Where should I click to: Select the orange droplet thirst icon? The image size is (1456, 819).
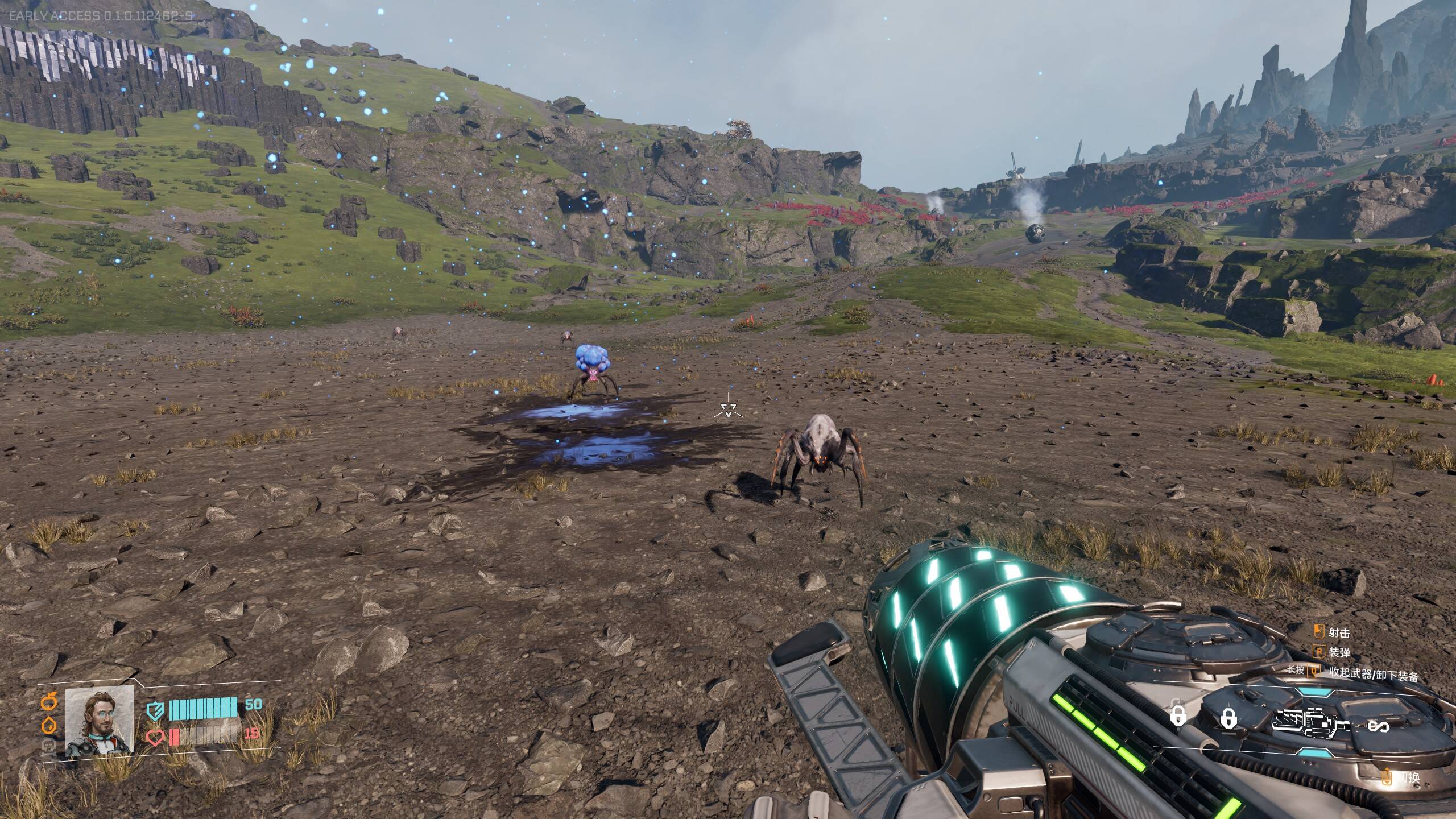(49, 726)
